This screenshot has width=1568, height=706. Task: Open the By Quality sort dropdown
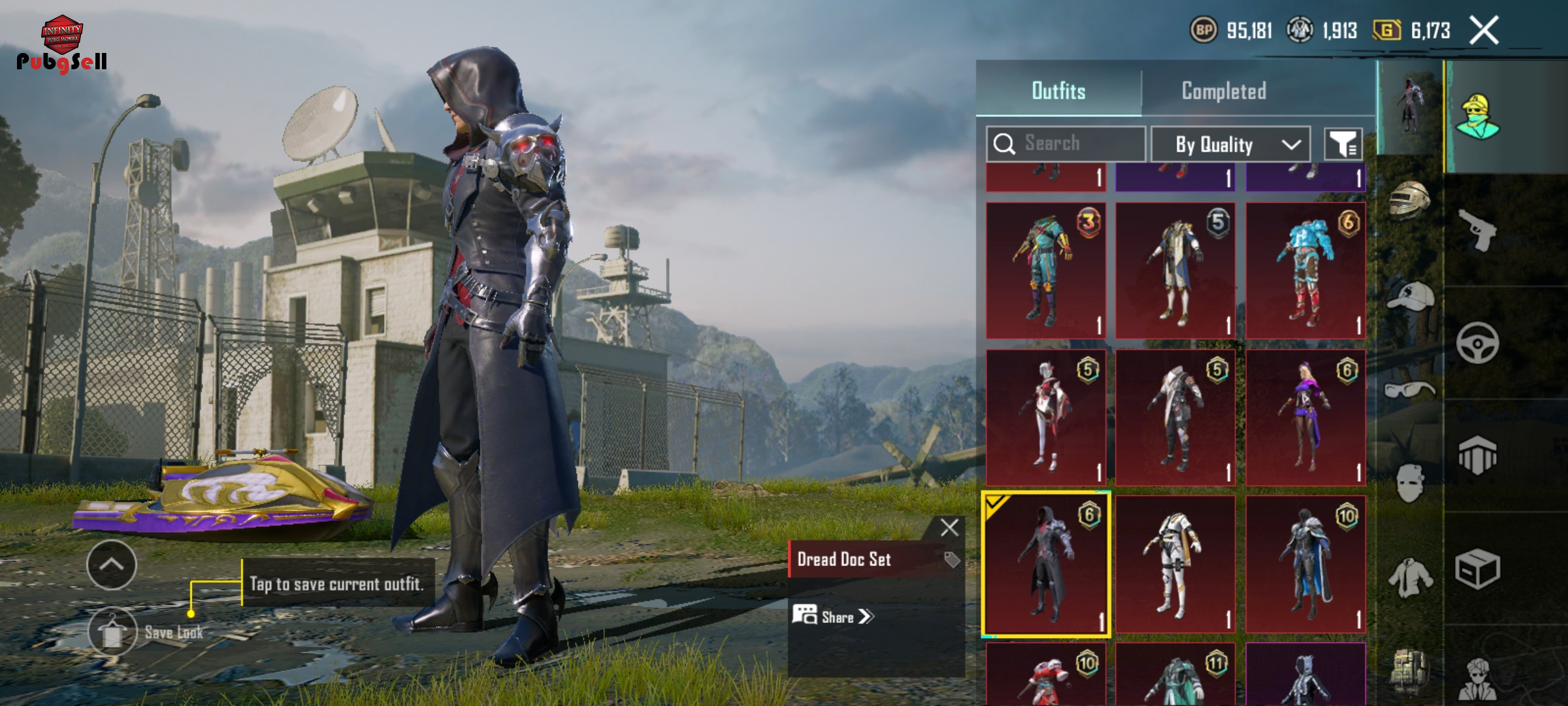(x=1230, y=144)
